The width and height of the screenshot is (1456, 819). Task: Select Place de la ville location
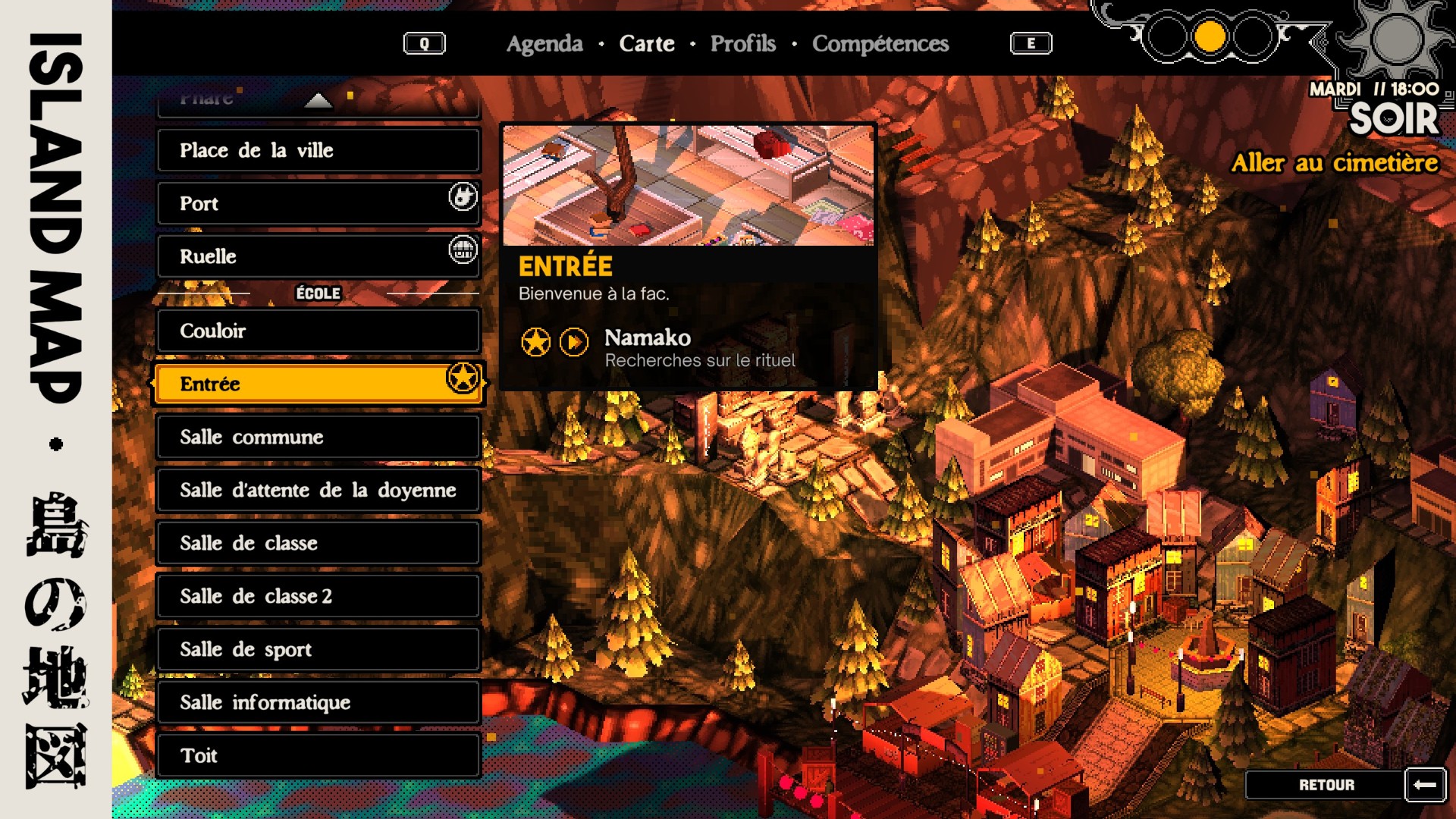click(318, 150)
